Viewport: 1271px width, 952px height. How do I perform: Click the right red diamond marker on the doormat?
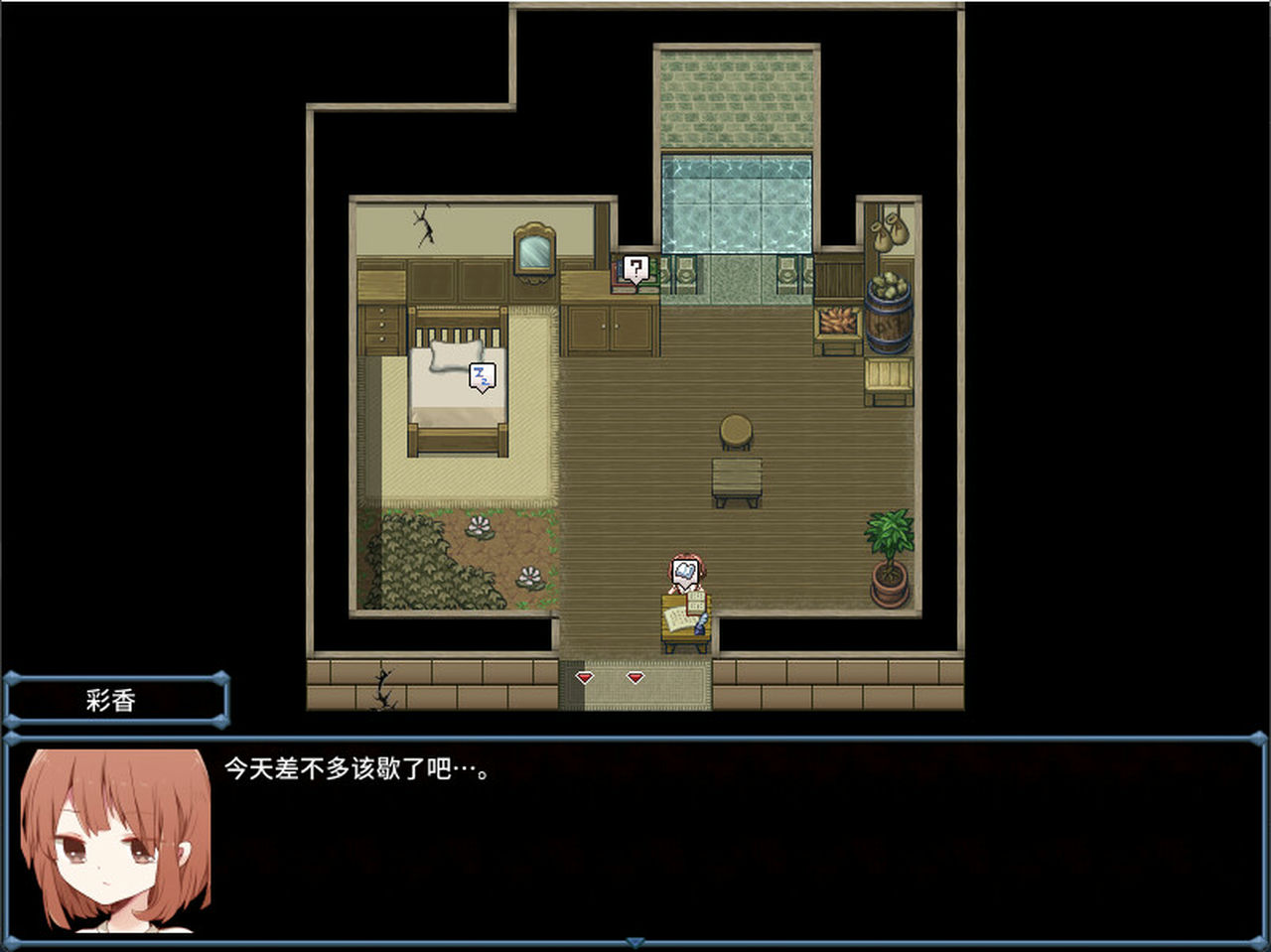tap(635, 678)
